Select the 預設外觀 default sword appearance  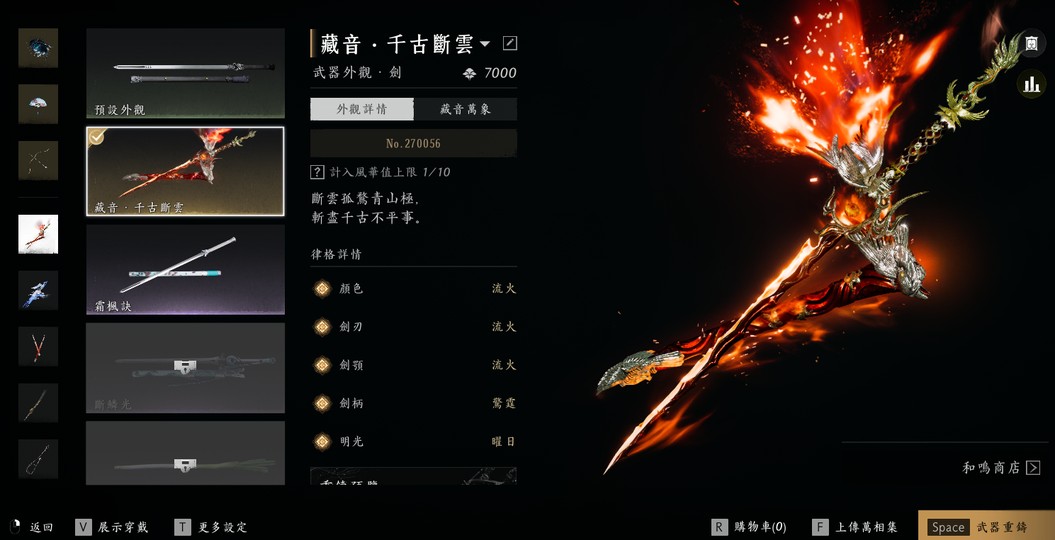(x=185, y=73)
